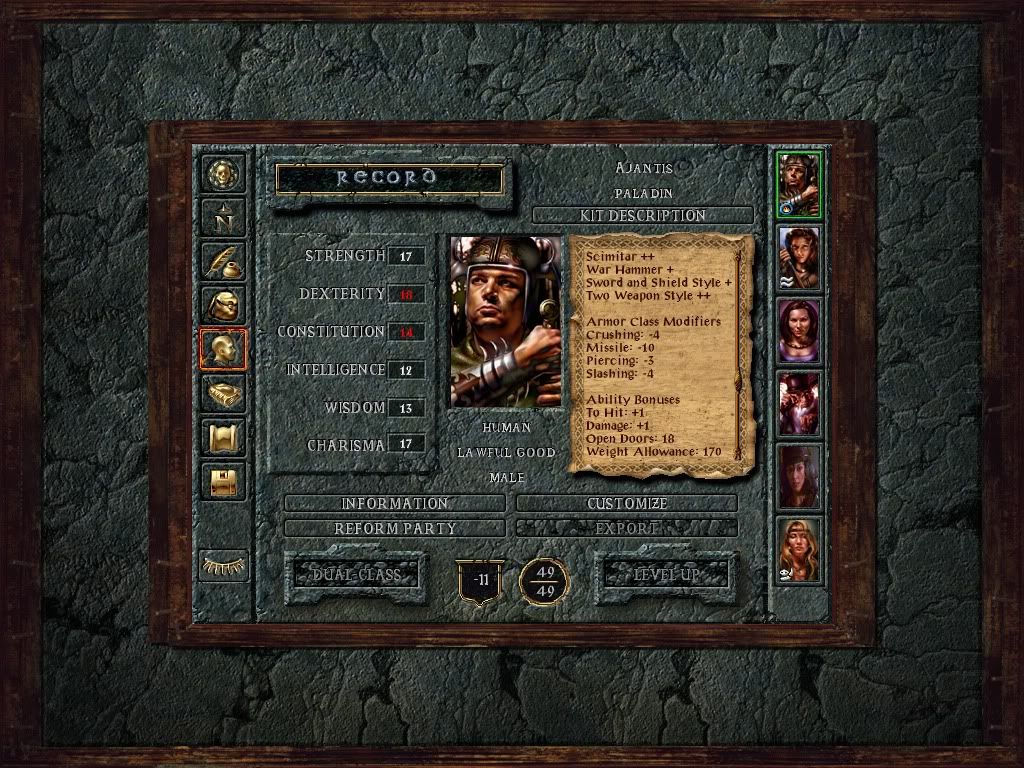Open the Kit Description button
This screenshot has width=1024, height=768.
coord(643,215)
